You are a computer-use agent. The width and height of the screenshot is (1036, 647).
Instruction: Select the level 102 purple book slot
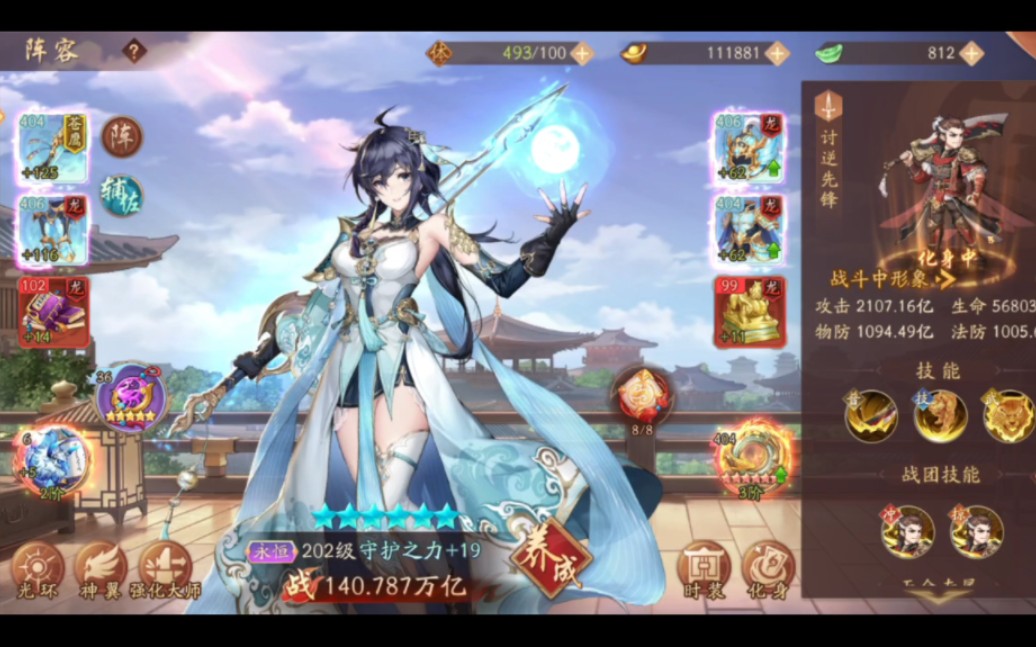point(53,310)
